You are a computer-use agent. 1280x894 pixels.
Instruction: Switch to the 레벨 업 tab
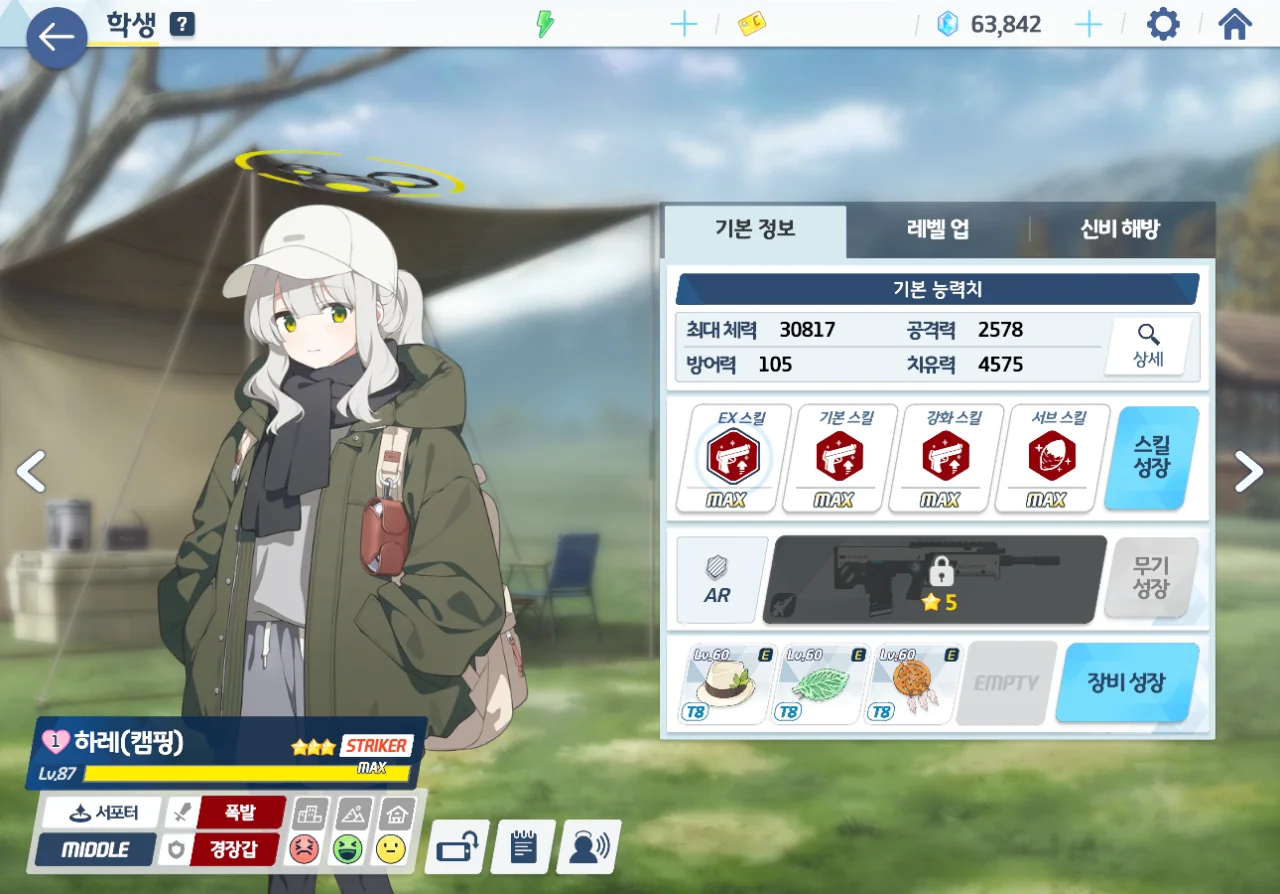[x=937, y=229]
